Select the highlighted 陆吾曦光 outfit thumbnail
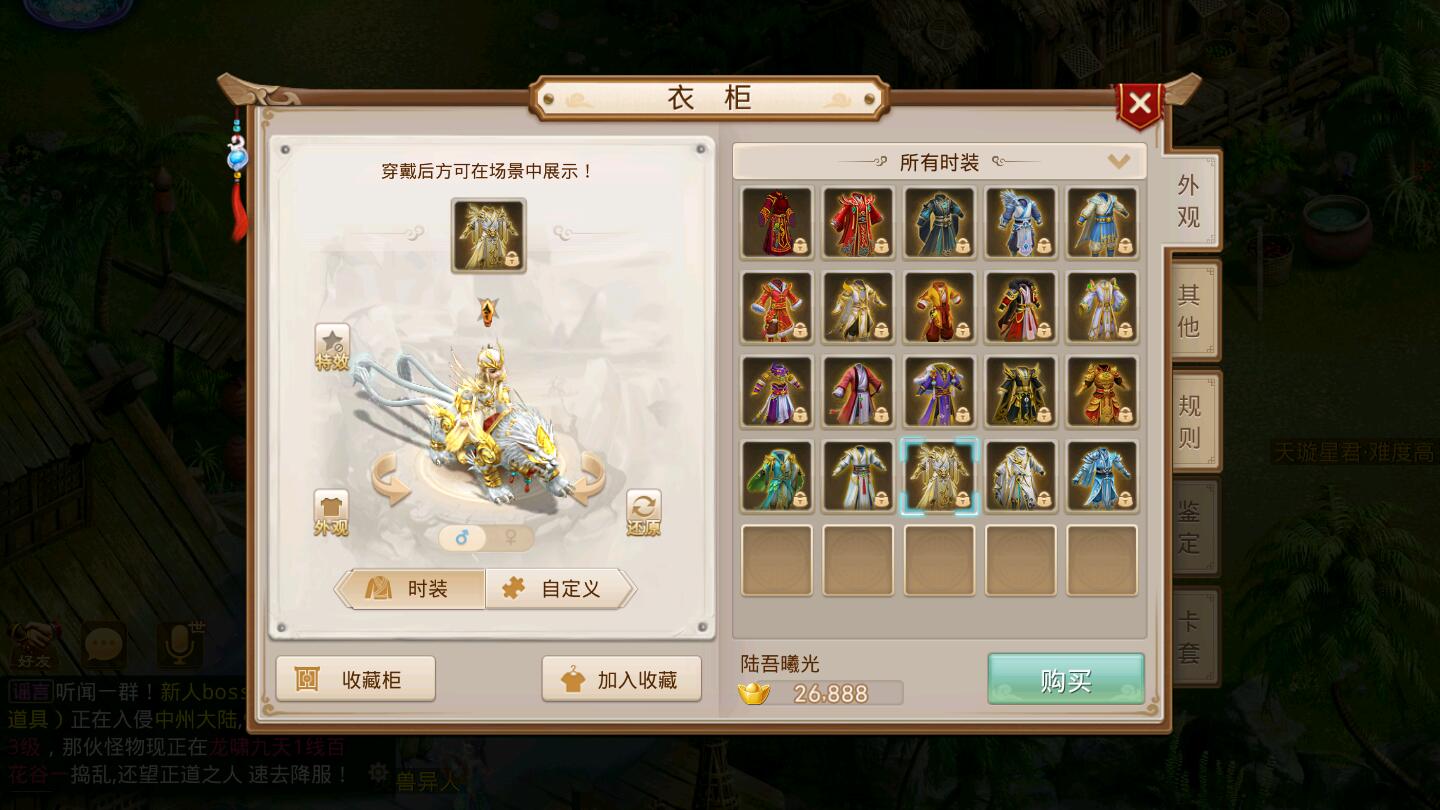The height and width of the screenshot is (810, 1440). [x=938, y=476]
